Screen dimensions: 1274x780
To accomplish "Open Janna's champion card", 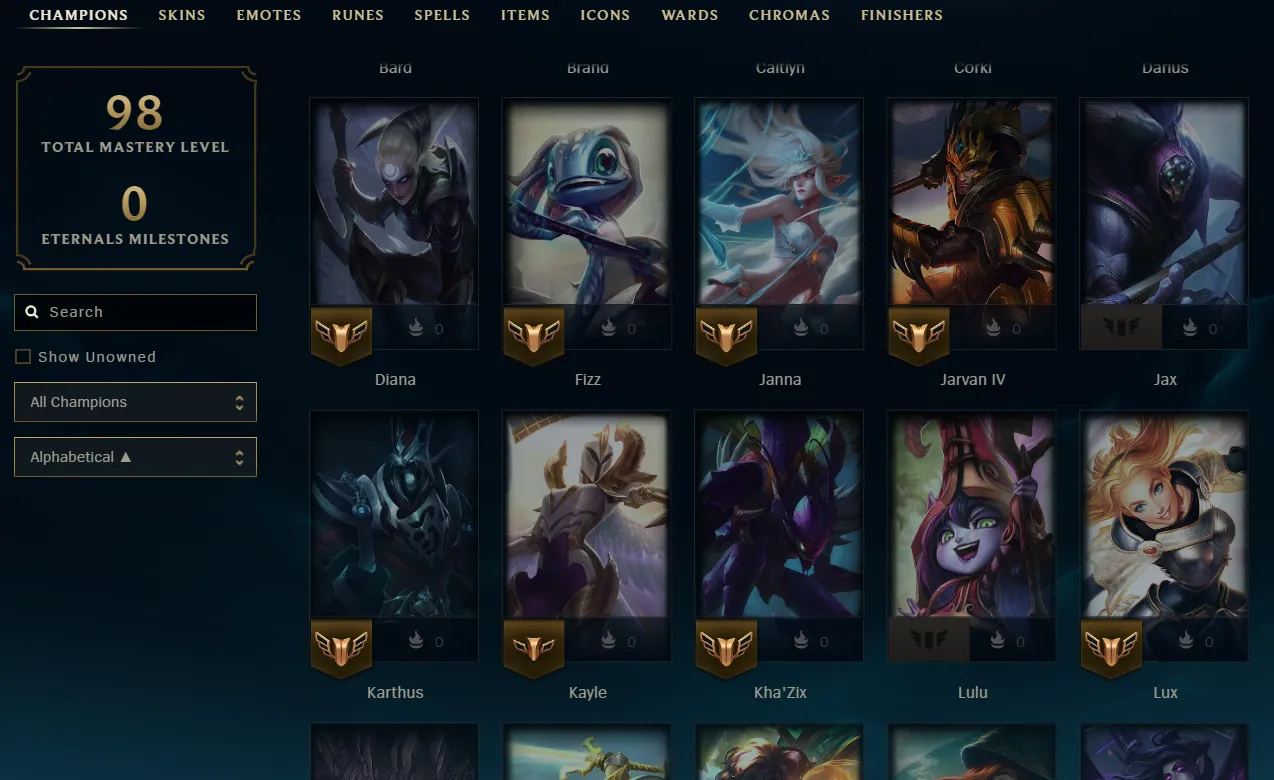I will tap(779, 210).
